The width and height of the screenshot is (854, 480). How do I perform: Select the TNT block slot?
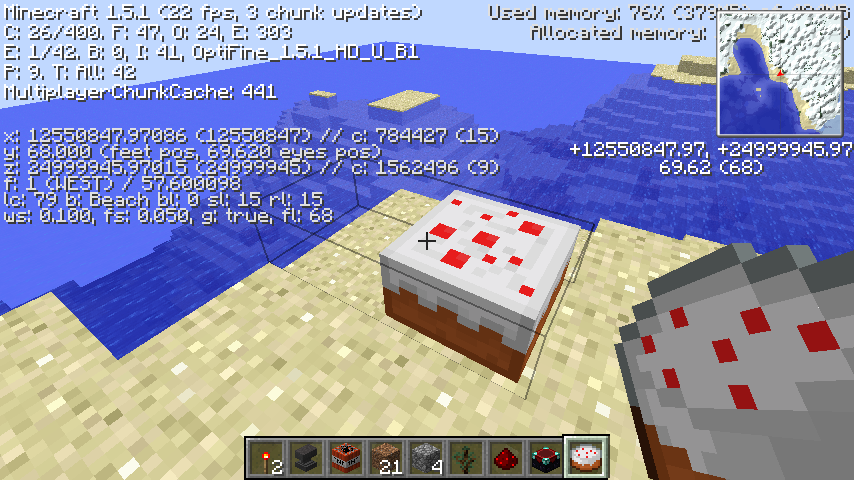343,458
